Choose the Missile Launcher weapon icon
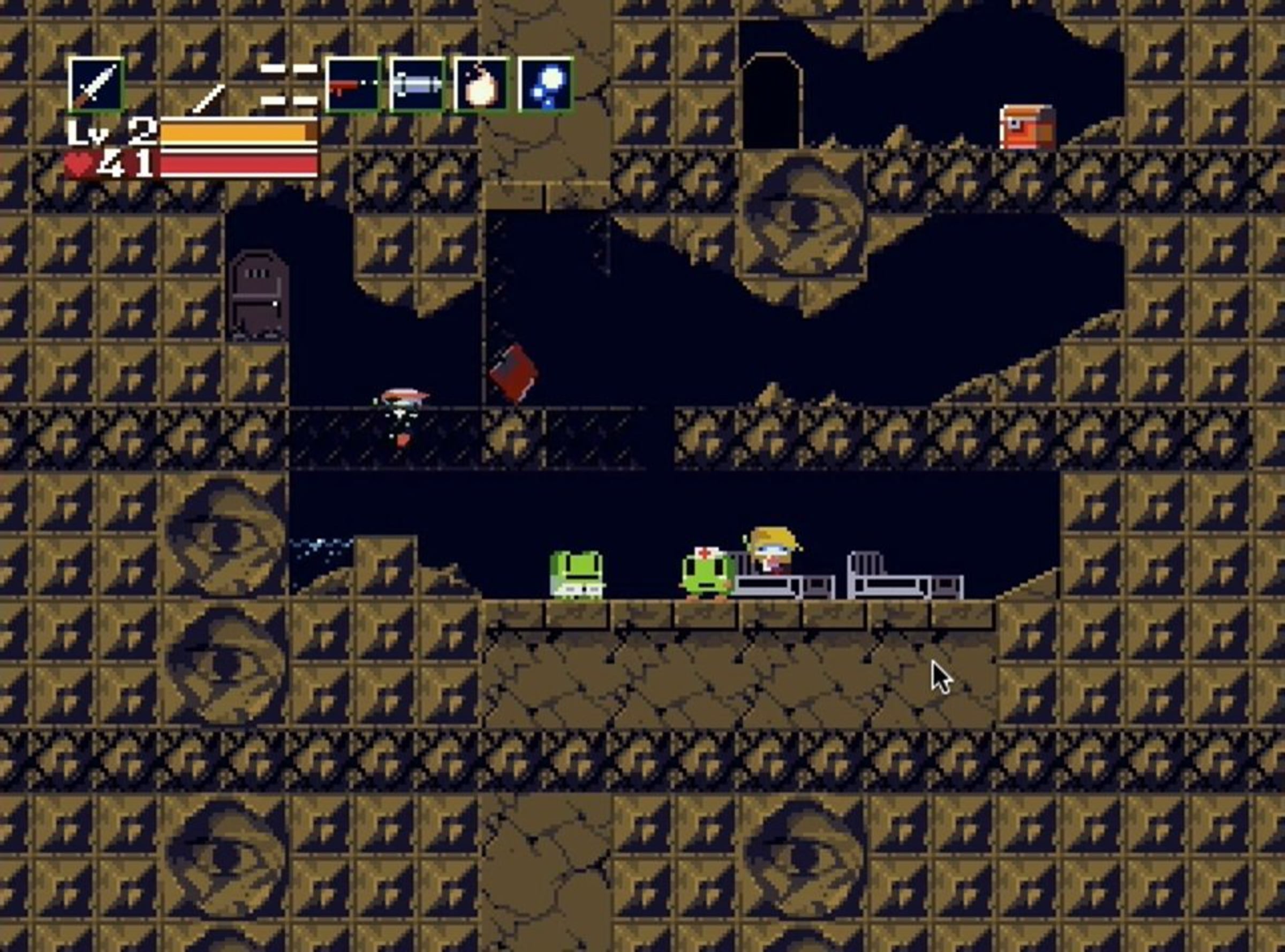The width and height of the screenshot is (1285, 952). [x=417, y=85]
